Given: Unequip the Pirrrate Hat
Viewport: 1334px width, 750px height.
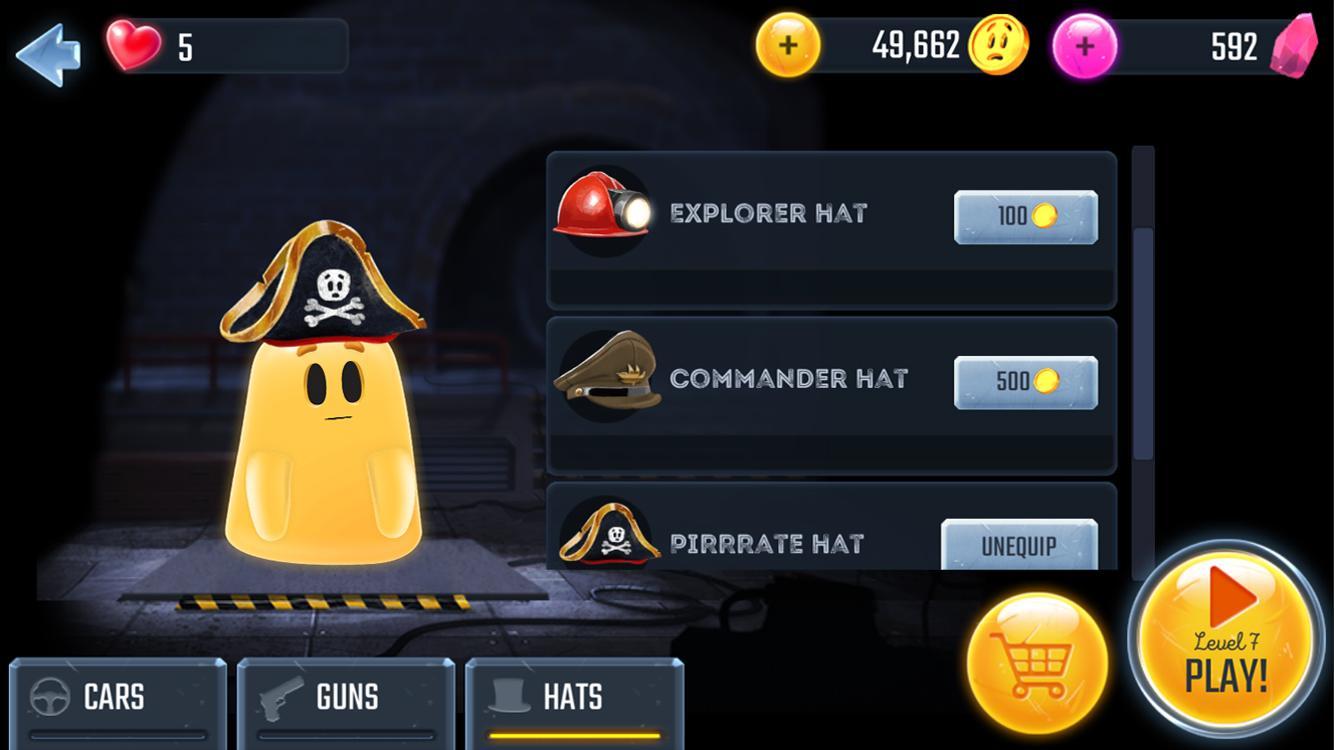Looking at the screenshot, I should tap(1018, 545).
